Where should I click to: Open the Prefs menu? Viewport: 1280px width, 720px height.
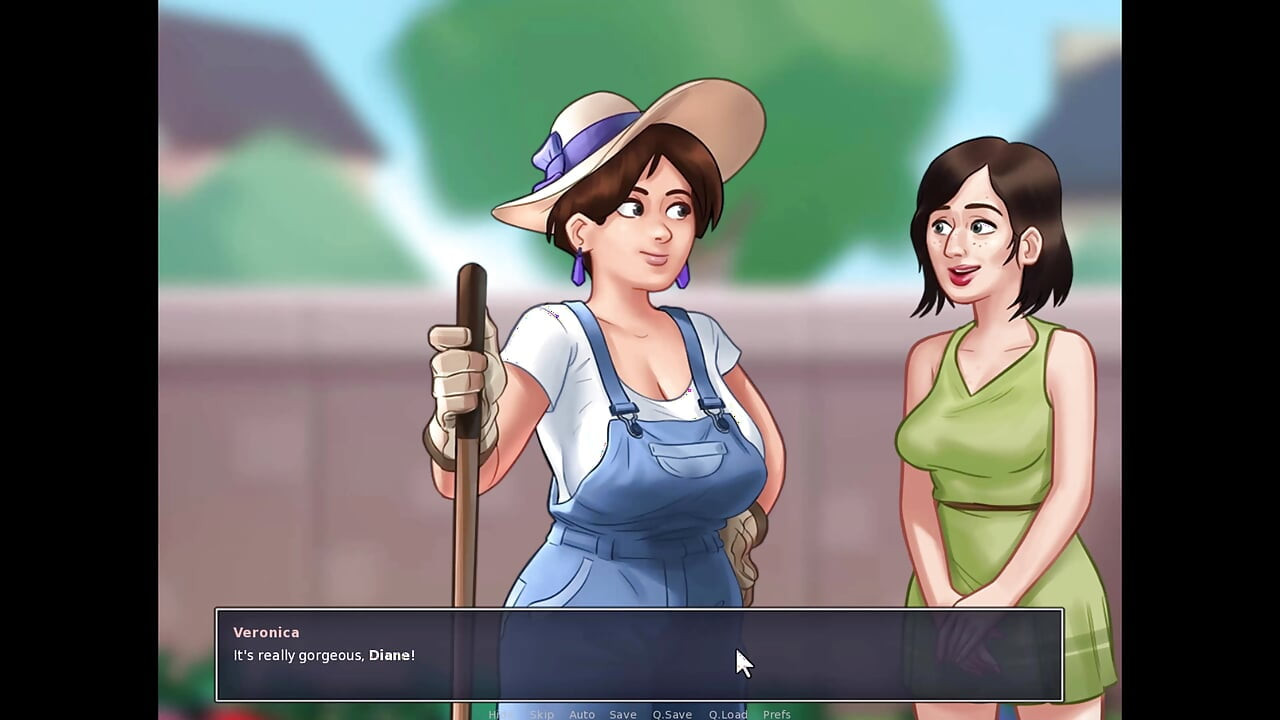point(777,714)
